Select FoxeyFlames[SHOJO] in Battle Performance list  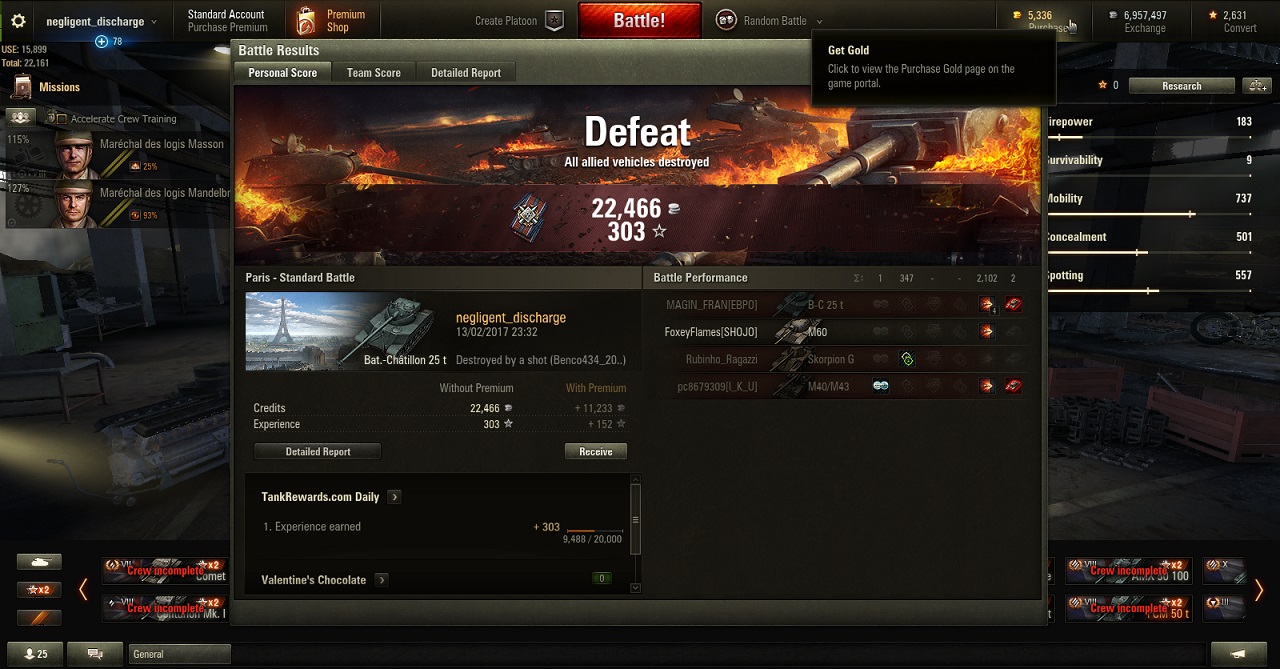pyautogui.click(x=711, y=332)
